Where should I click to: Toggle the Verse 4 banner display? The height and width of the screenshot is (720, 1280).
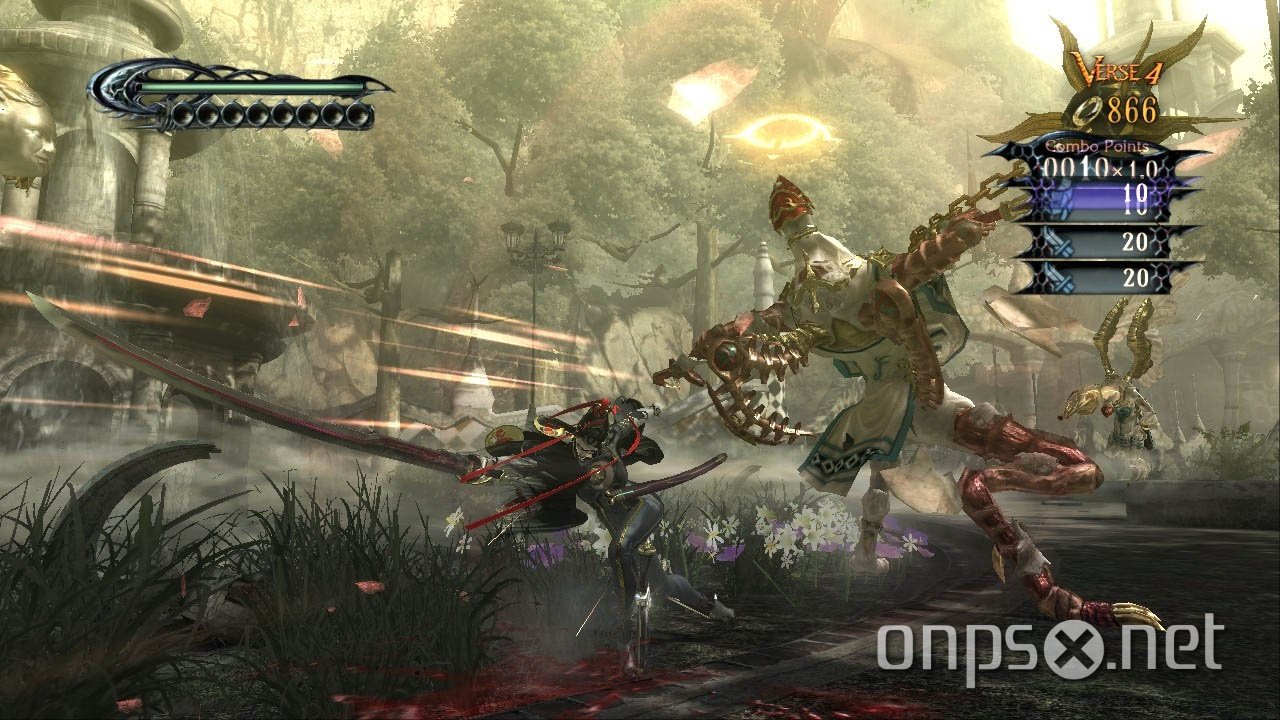tap(1117, 71)
